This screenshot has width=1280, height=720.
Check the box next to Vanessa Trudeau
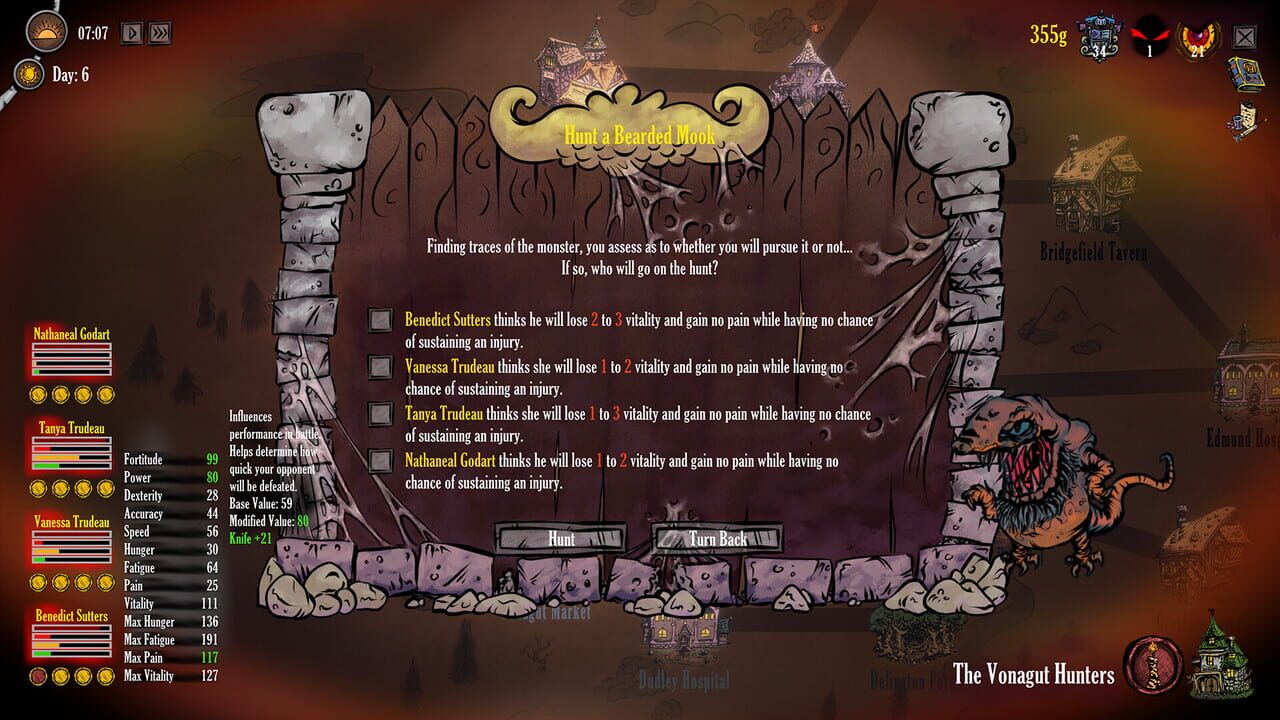tap(380, 367)
